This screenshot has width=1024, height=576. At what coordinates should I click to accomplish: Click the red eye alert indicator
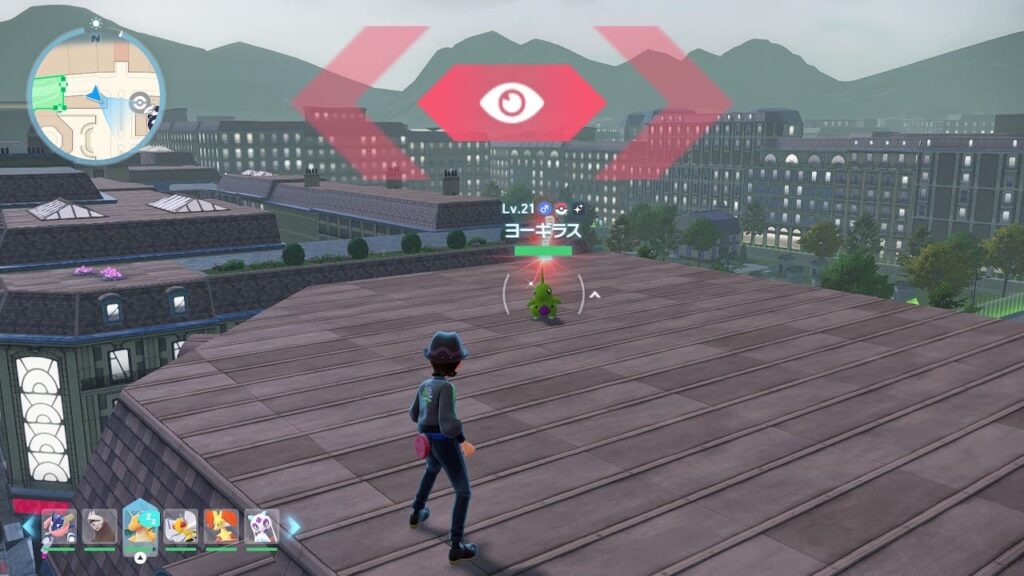click(511, 102)
